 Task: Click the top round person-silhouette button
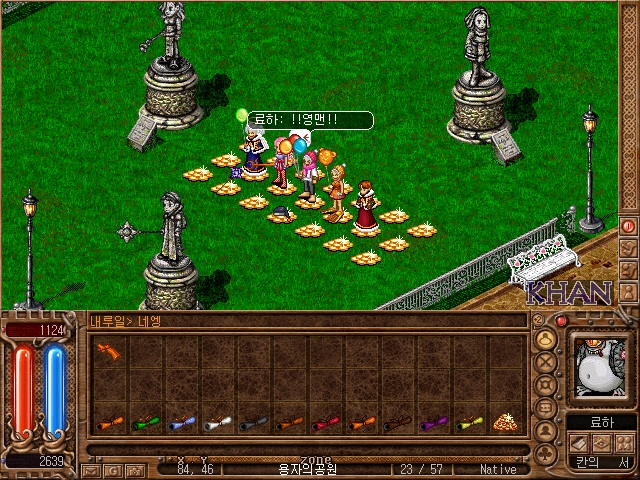click(546, 340)
